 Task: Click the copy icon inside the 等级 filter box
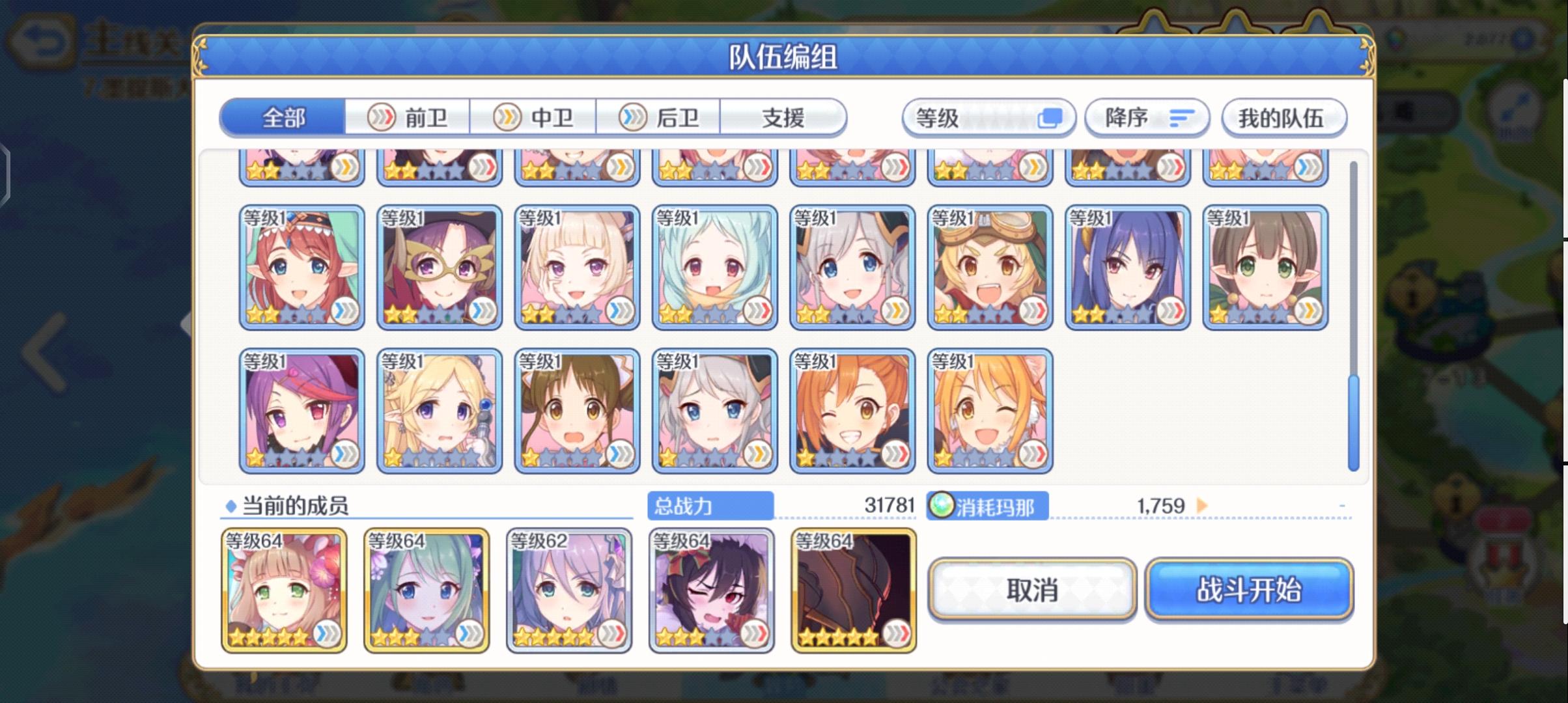tap(1051, 117)
